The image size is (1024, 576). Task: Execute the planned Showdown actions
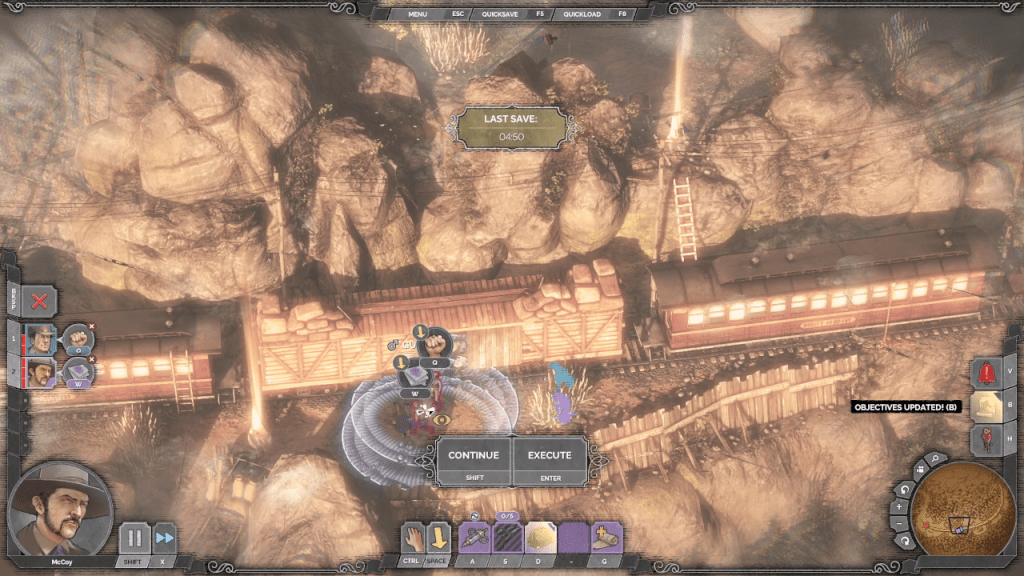click(x=550, y=461)
